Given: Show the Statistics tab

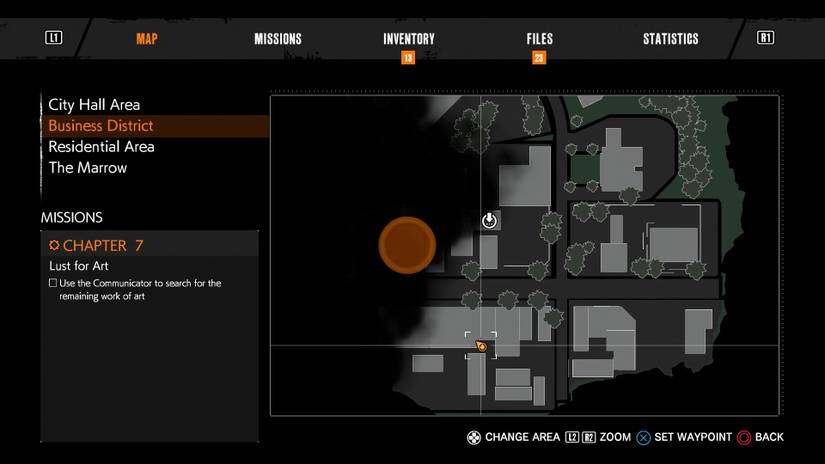Looking at the screenshot, I should pyautogui.click(x=670, y=39).
